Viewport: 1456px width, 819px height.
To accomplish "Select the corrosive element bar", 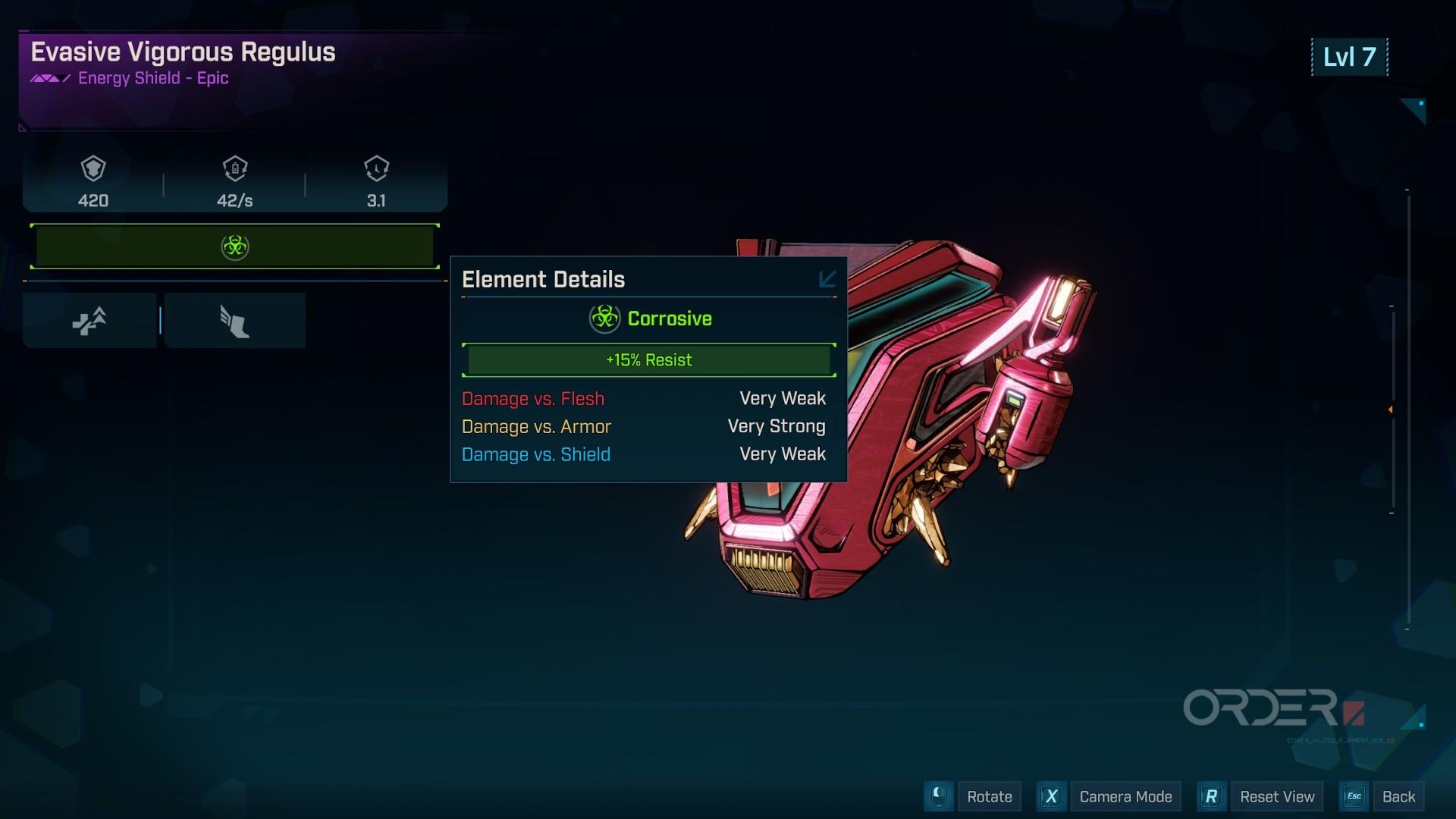I will tap(234, 246).
